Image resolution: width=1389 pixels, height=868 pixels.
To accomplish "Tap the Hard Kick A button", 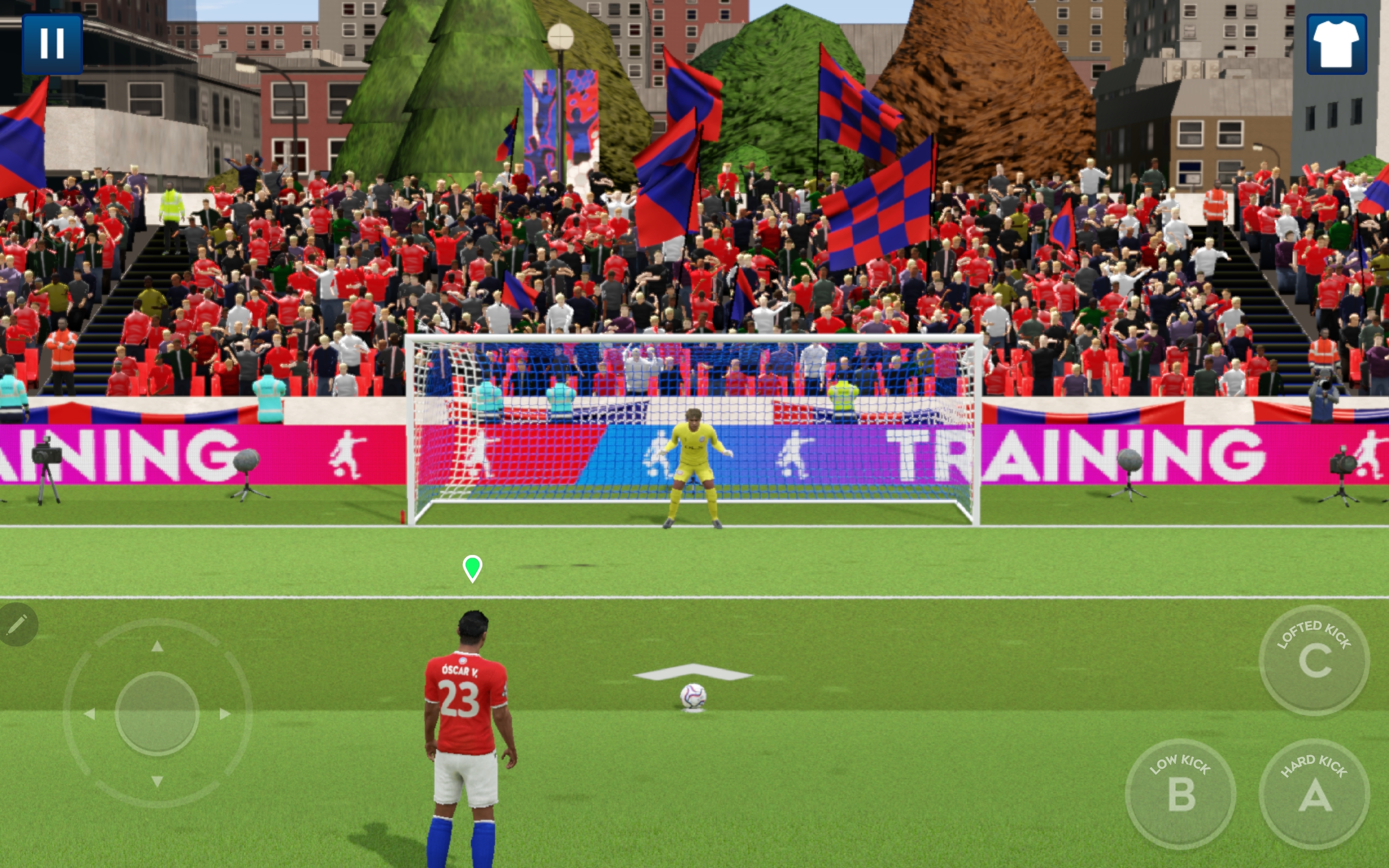I will pos(1314,794).
